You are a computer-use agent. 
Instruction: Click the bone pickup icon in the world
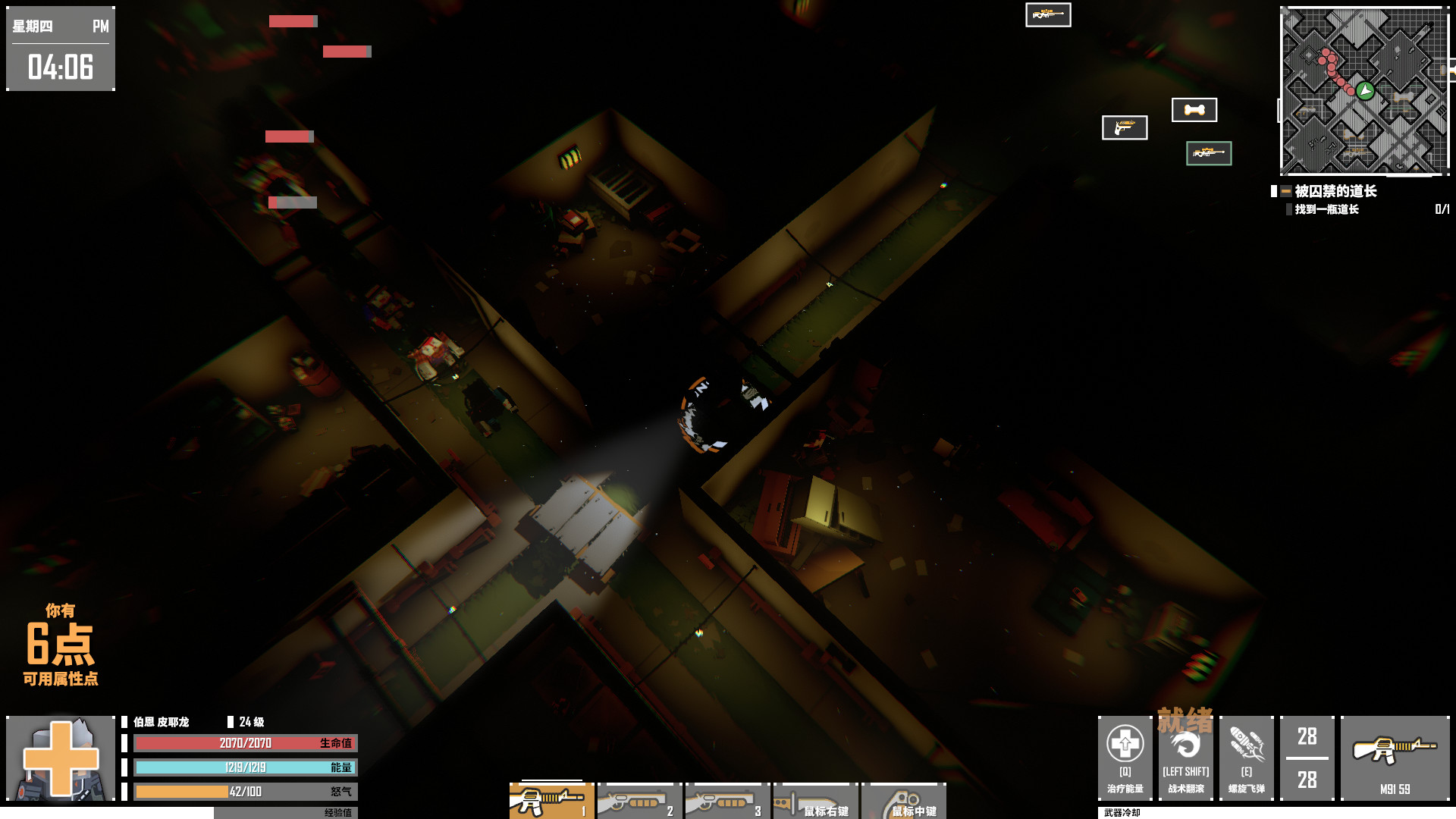pos(1196,109)
